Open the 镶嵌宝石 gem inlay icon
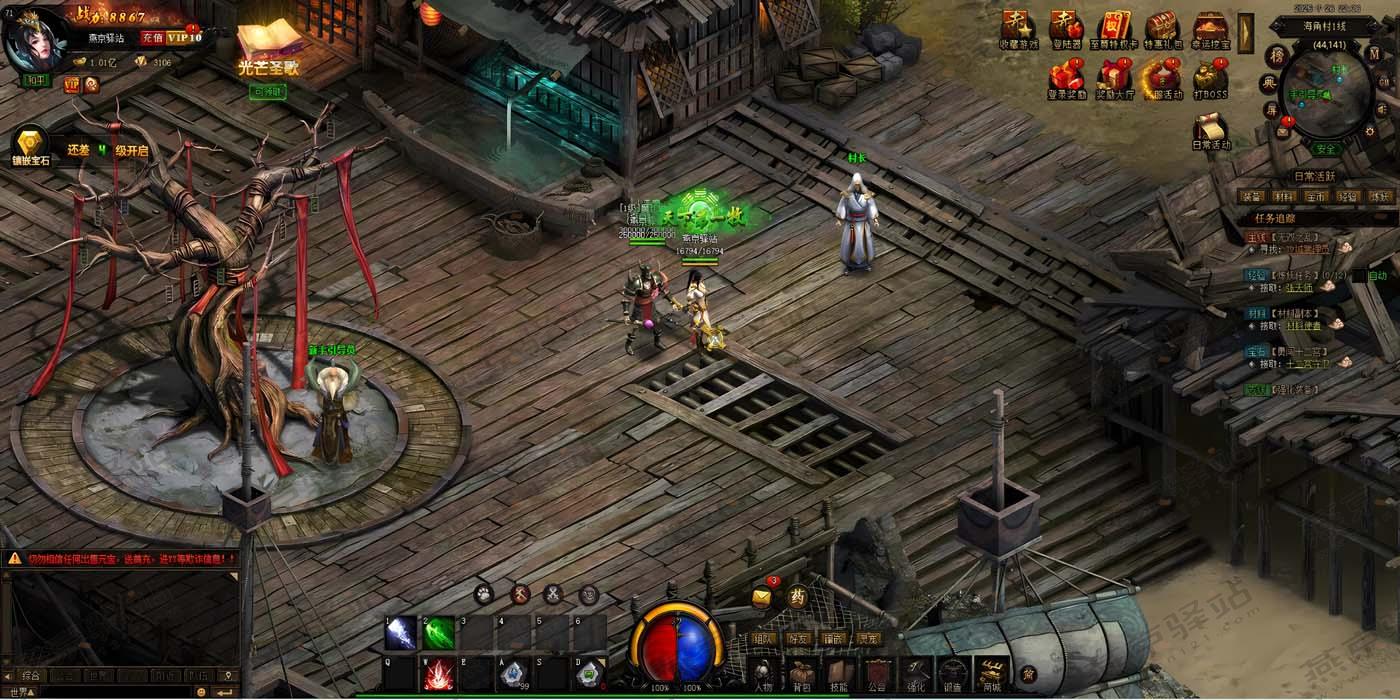1400x700 pixels. pos(29,145)
